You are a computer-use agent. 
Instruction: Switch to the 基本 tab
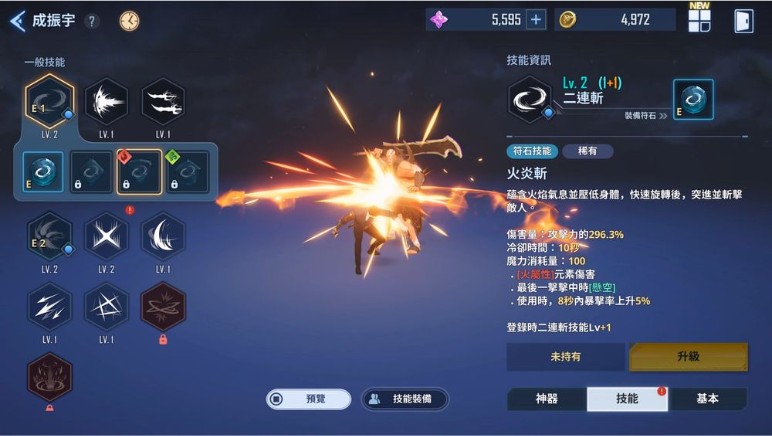707,399
